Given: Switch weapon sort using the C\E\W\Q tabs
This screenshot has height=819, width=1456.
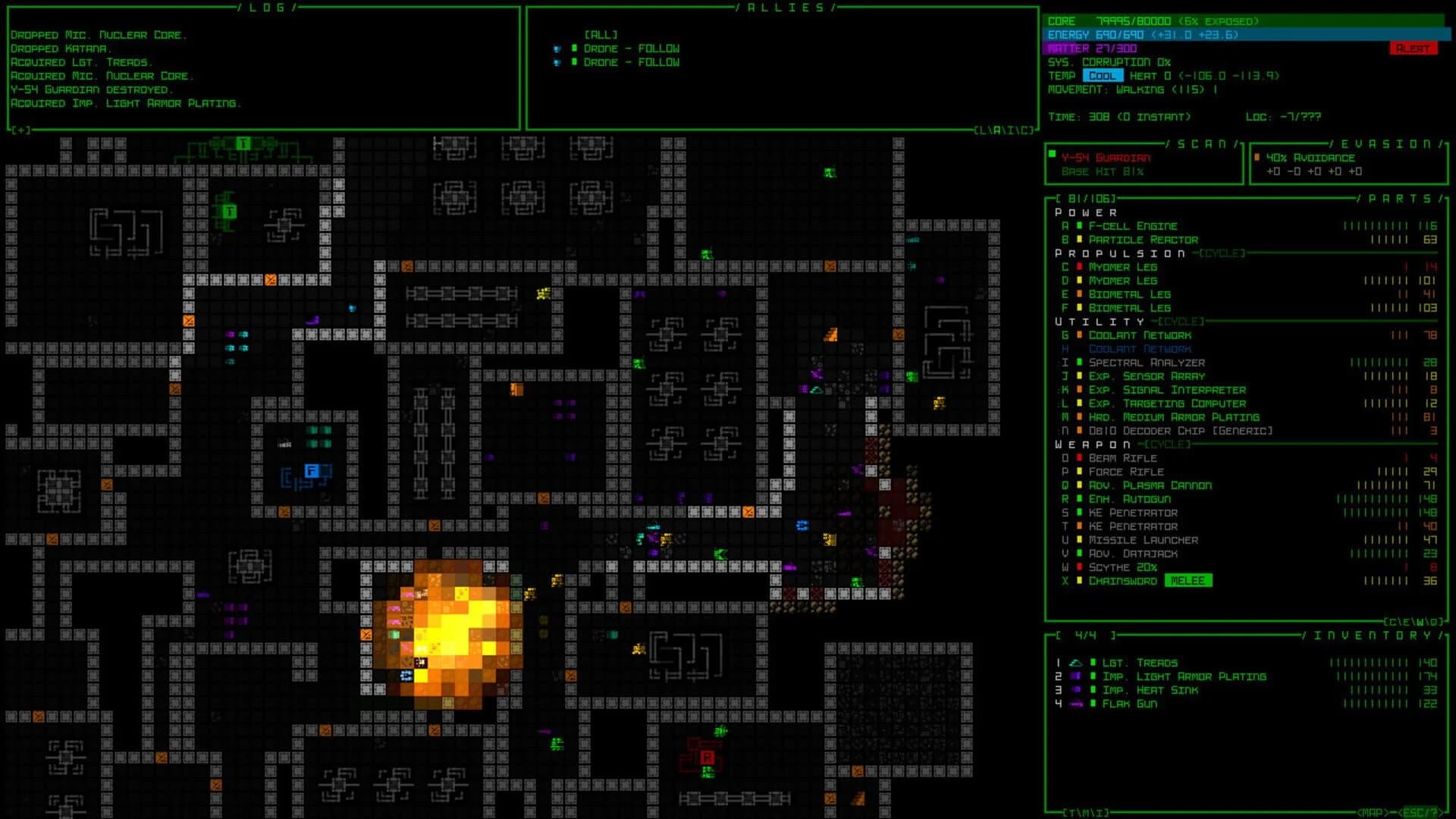Looking at the screenshot, I should (x=1414, y=622).
